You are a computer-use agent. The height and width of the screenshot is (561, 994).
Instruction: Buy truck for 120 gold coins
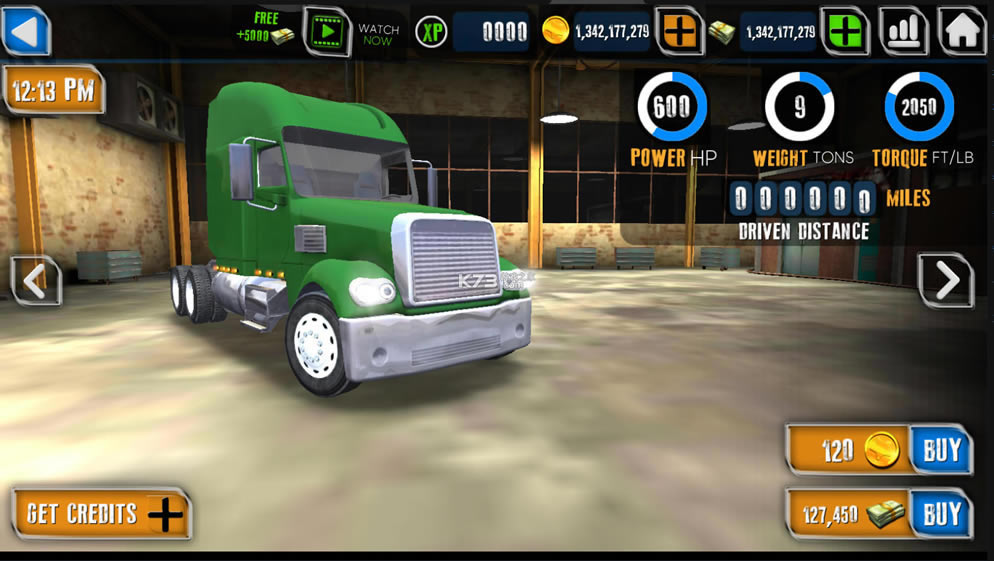pos(941,450)
